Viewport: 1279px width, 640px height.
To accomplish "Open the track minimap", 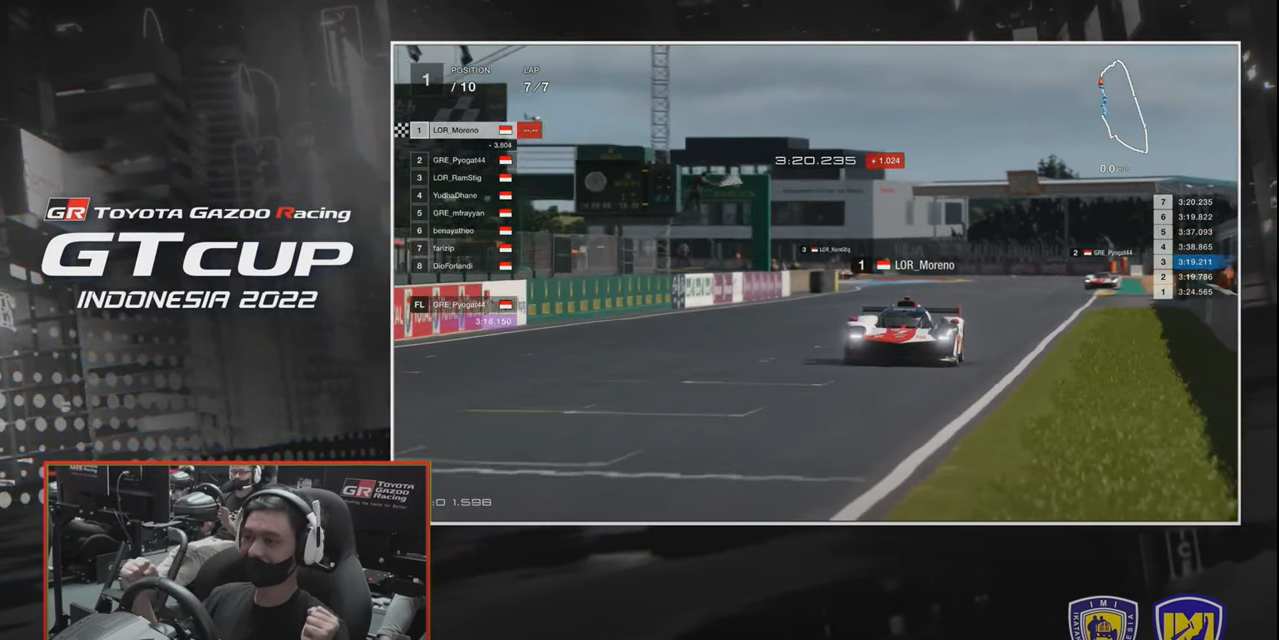I will 1121,108.
